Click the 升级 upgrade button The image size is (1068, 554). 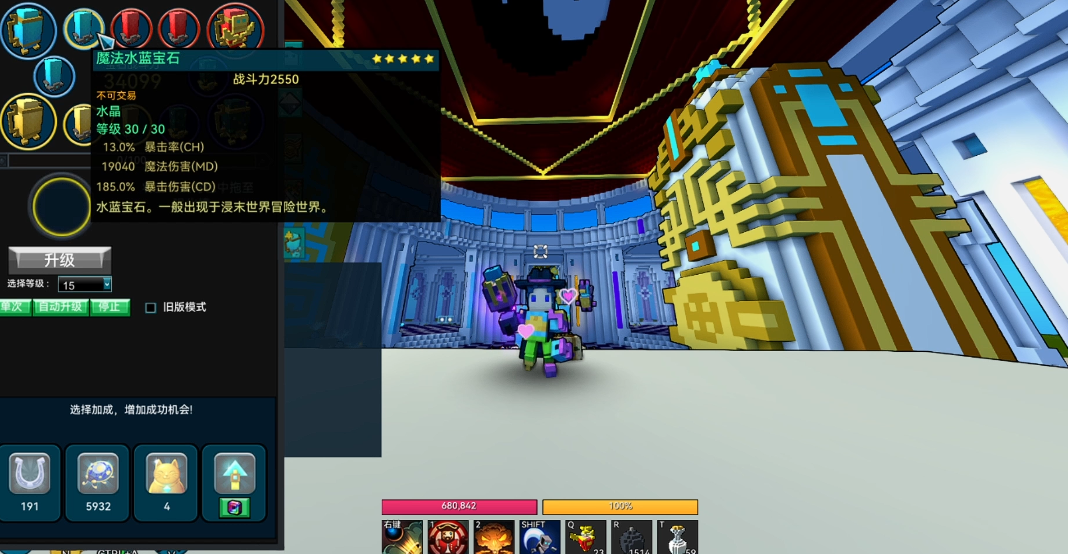tap(59, 260)
